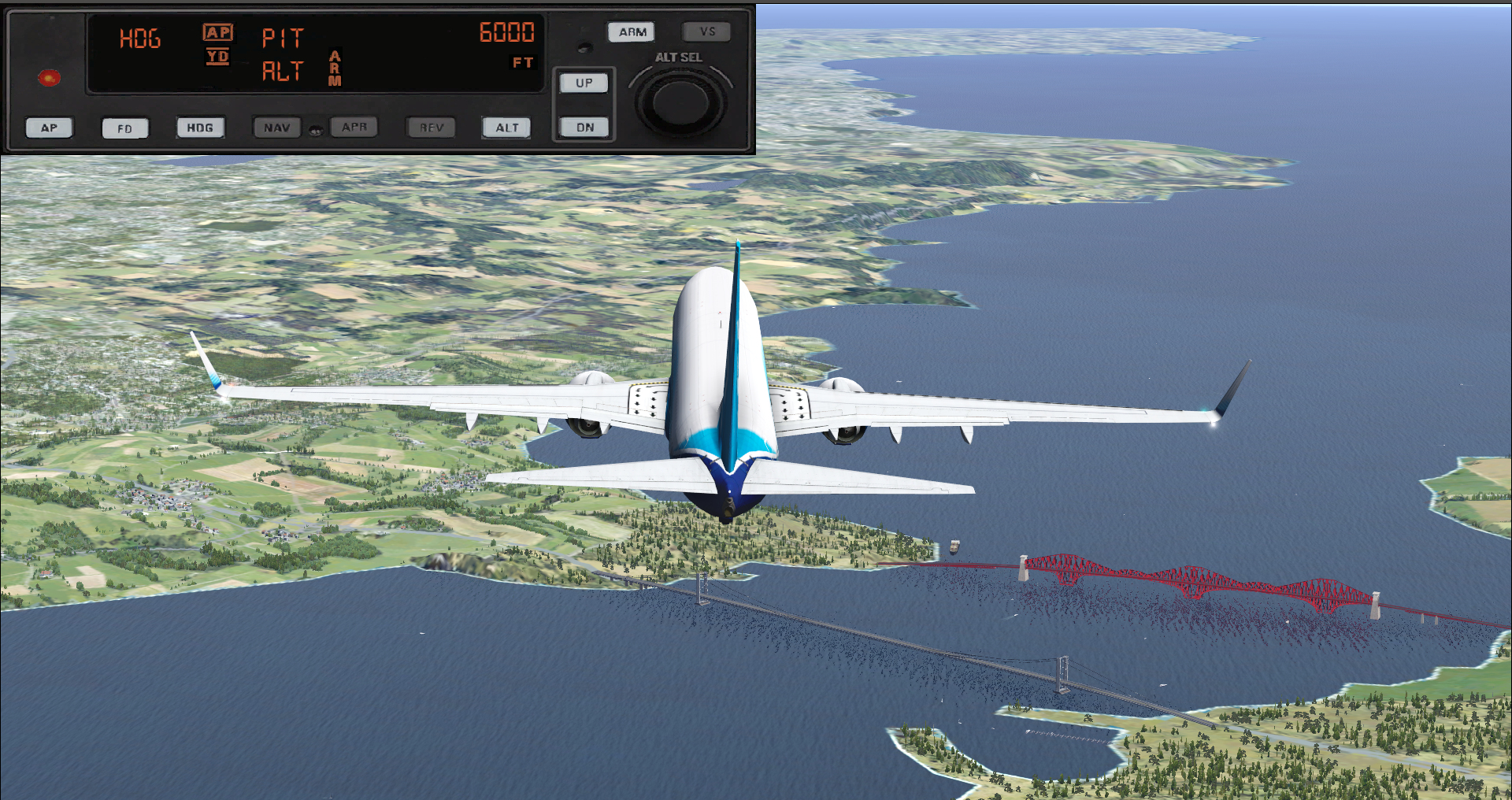The height and width of the screenshot is (800, 1512).
Task: Click the AP annunciator on the display
Action: point(218,32)
